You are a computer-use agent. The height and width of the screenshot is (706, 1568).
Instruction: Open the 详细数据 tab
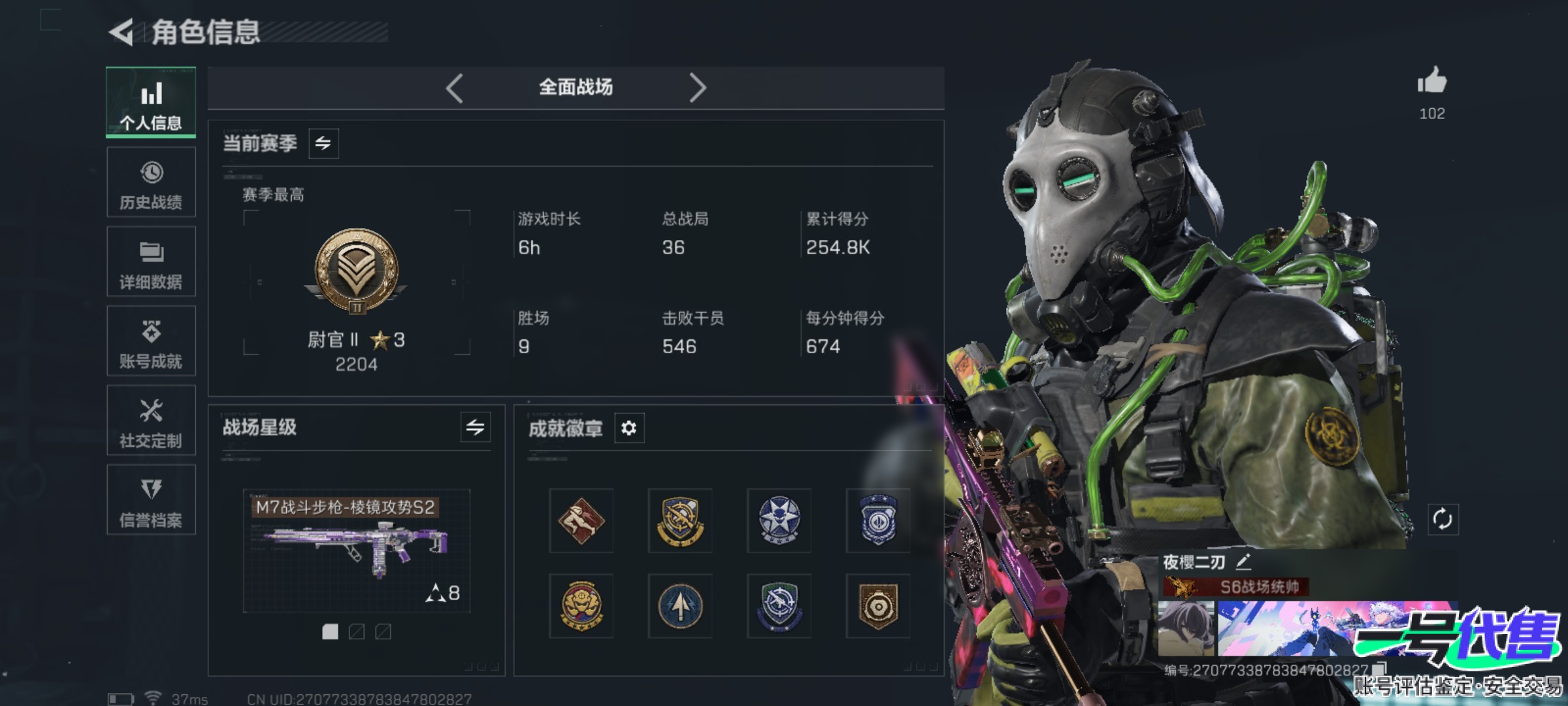click(x=151, y=262)
